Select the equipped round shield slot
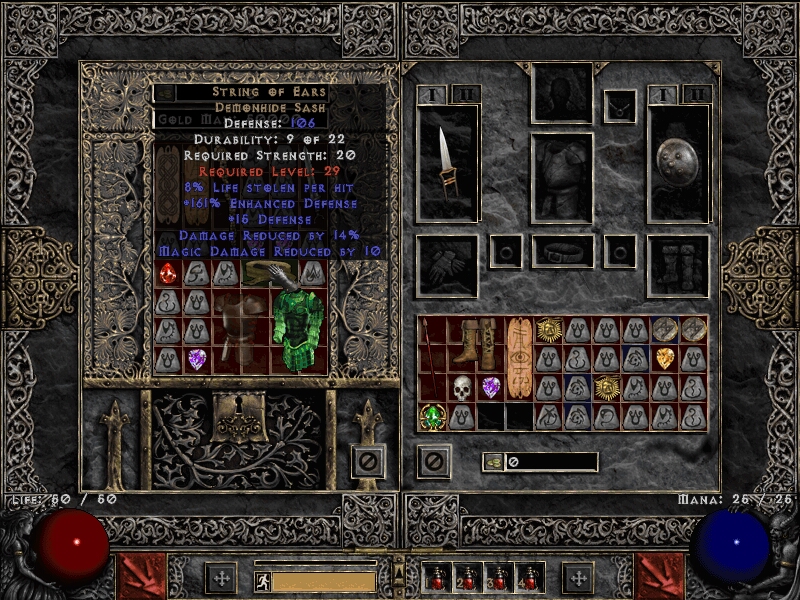The width and height of the screenshot is (800, 600). pos(678,163)
